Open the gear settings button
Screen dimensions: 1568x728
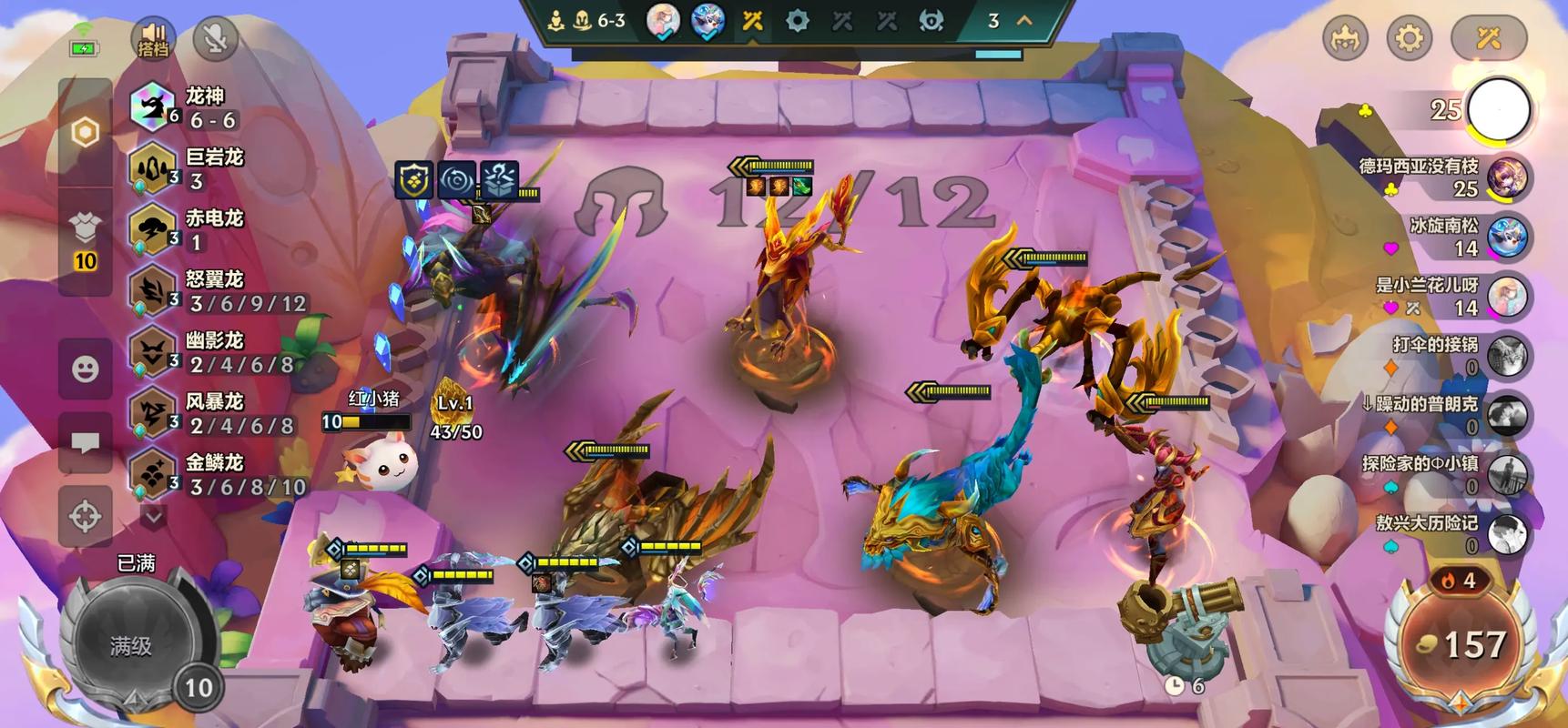click(1409, 38)
